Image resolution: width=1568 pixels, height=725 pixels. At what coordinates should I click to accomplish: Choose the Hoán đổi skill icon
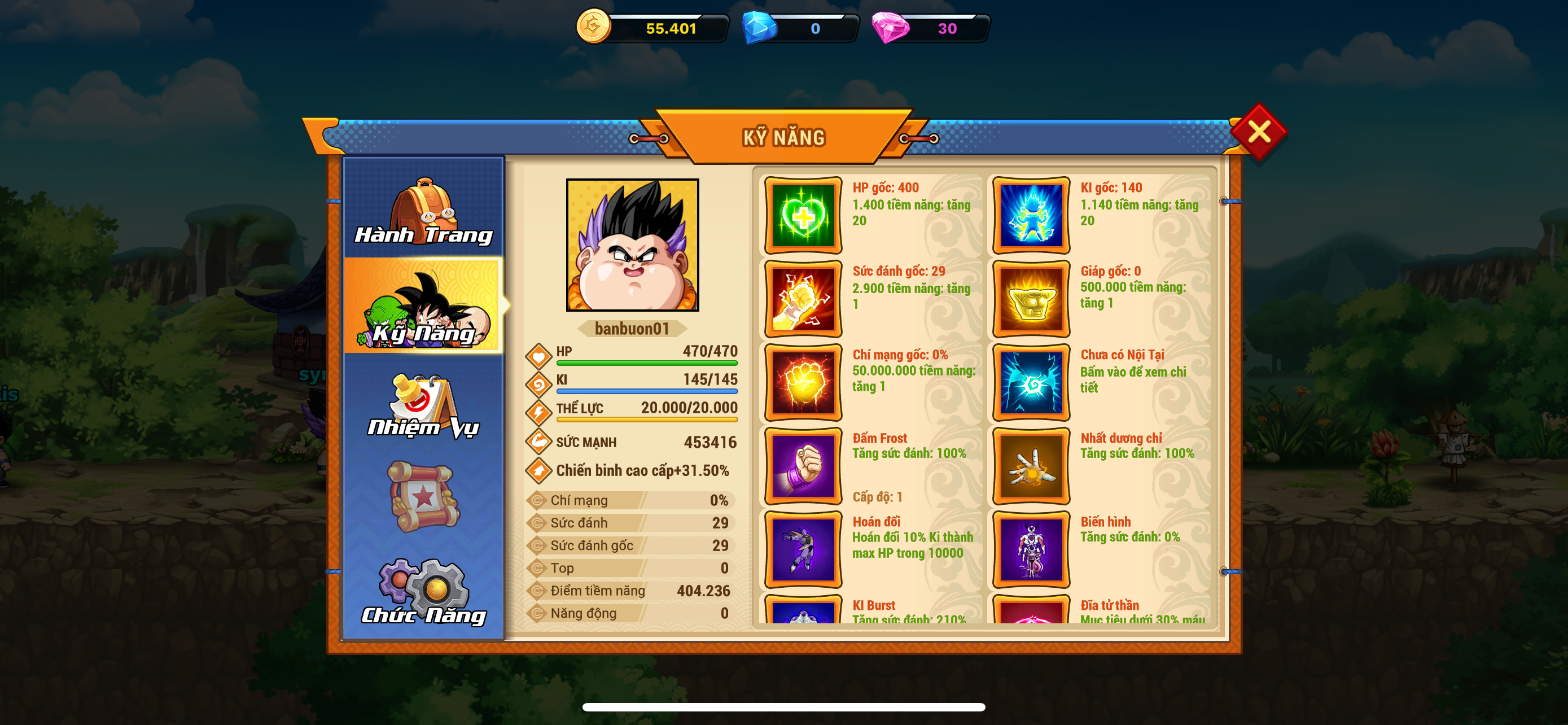[803, 549]
